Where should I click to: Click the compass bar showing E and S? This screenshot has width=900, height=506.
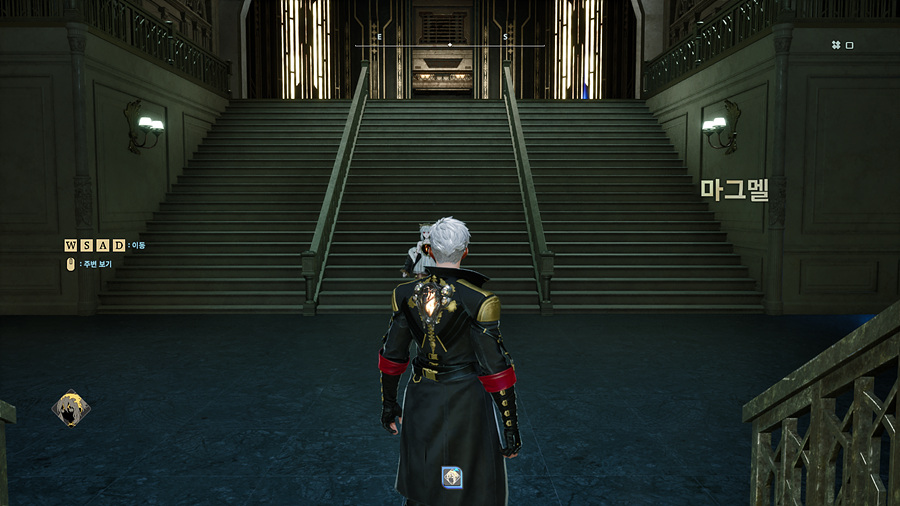[x=450, y=44]
